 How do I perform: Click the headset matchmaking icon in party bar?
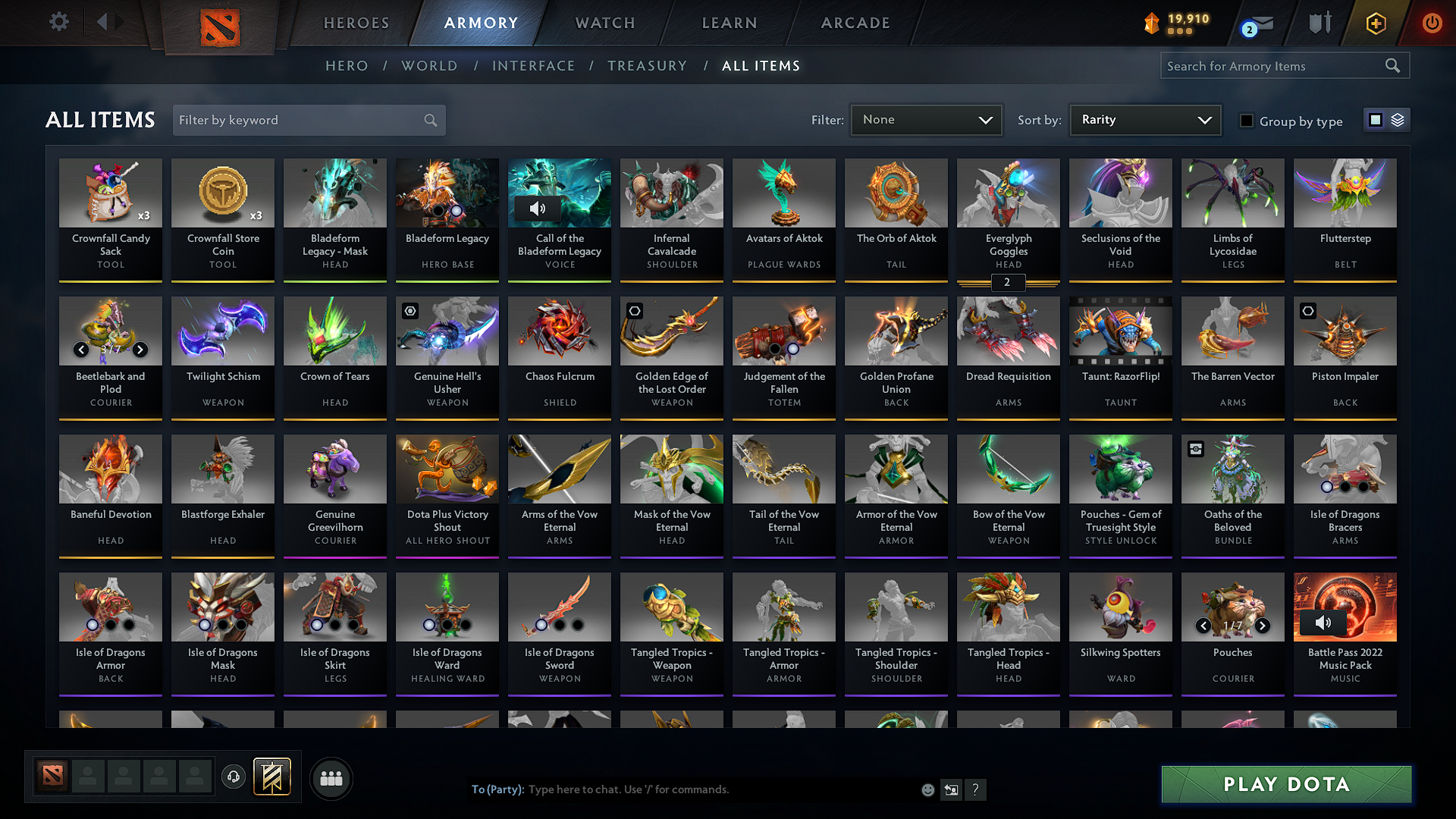(x=234, y=778)
